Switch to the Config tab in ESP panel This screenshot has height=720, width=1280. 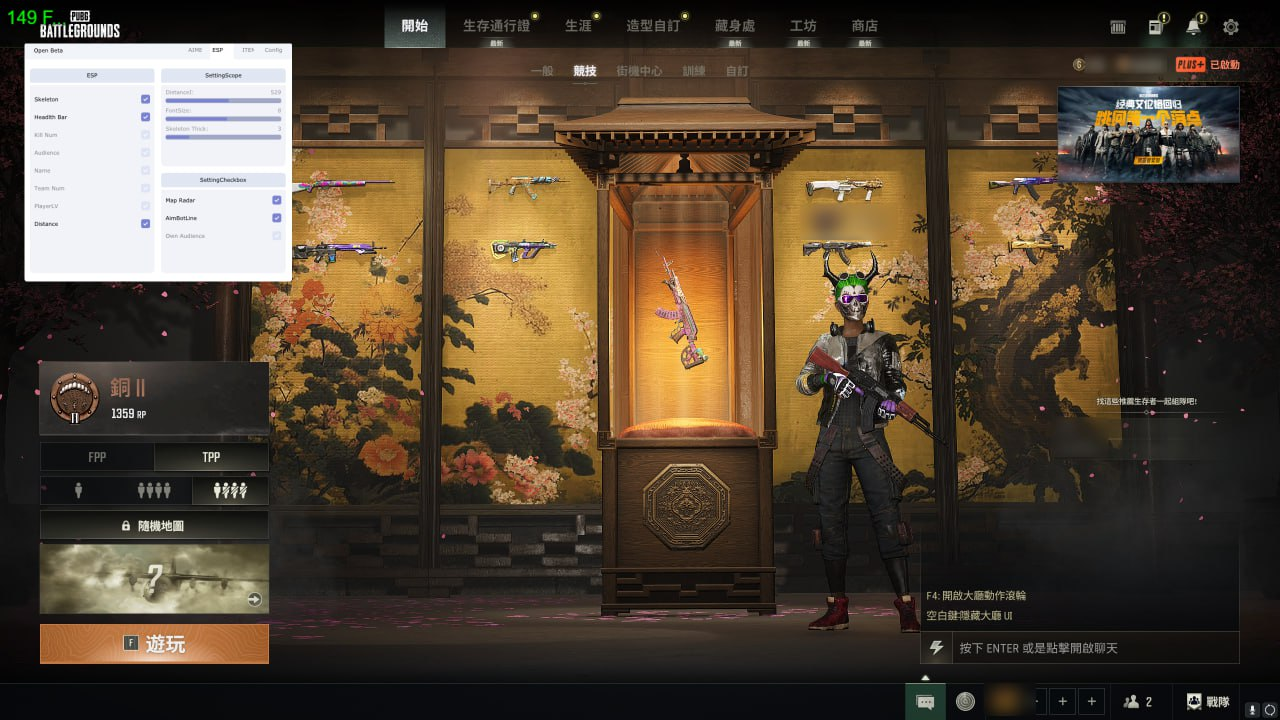tap(274, 49)
